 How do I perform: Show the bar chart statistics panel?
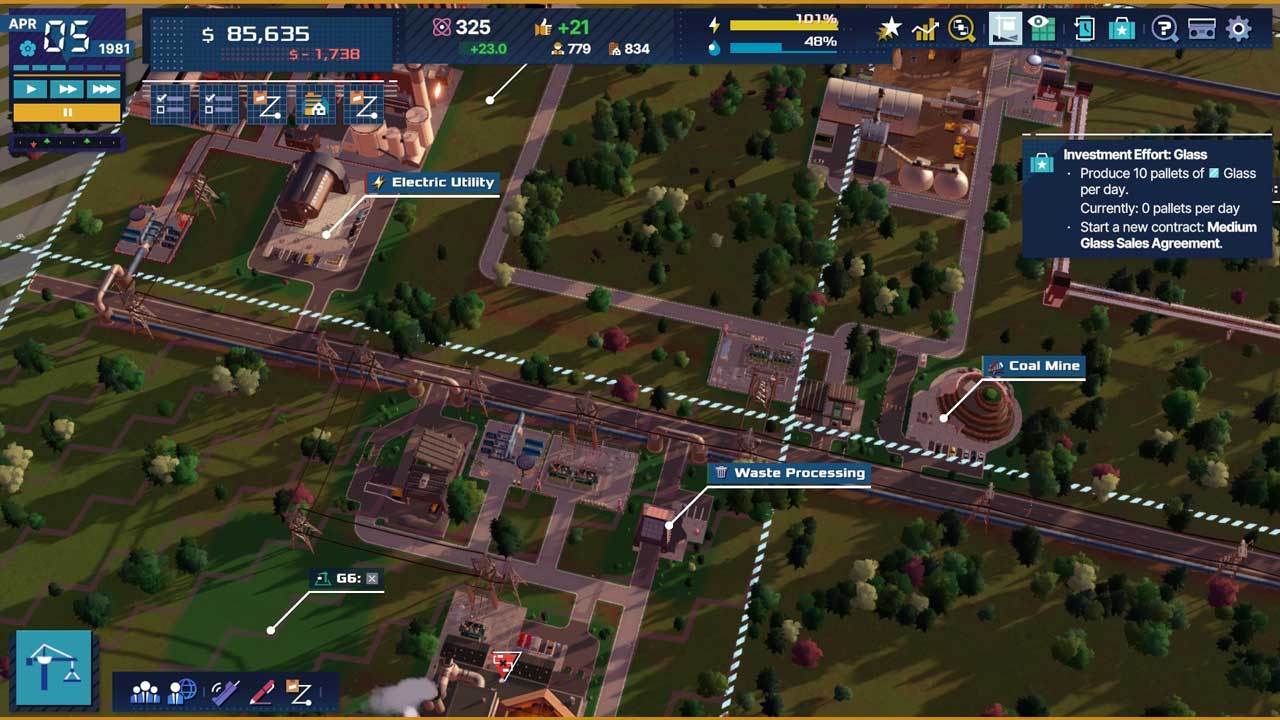pos(925,29)
